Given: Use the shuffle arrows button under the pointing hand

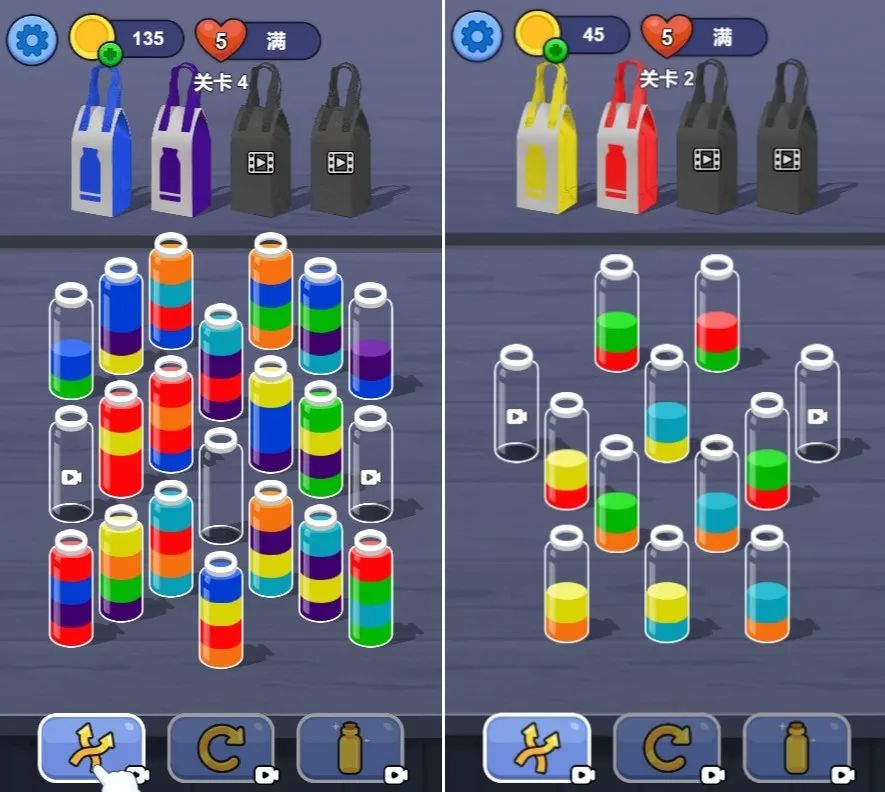Looking at the screenshot, I should [x=91, y=748].
